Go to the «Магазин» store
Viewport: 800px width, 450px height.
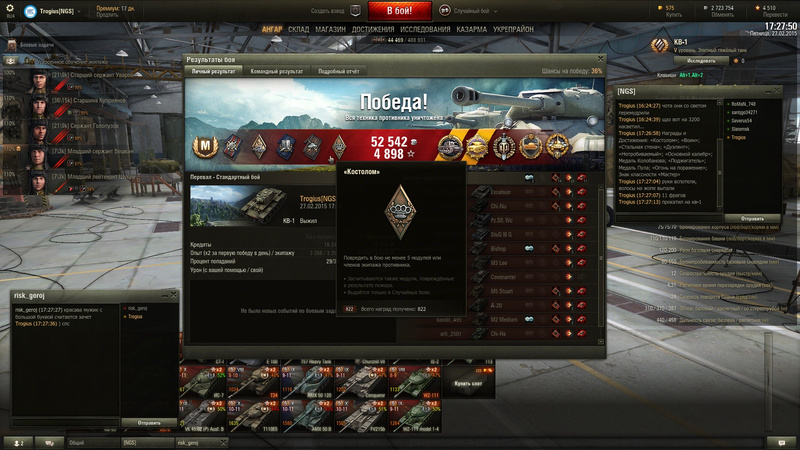point(330,30)
